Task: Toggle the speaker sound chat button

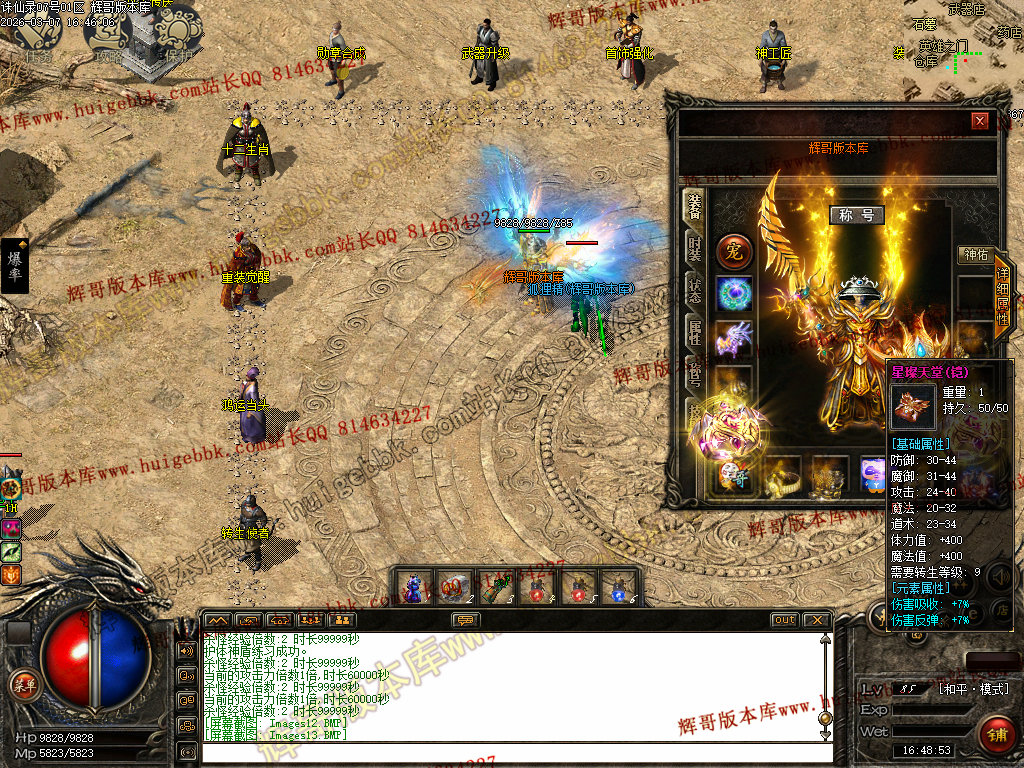Action: (187, 650)
